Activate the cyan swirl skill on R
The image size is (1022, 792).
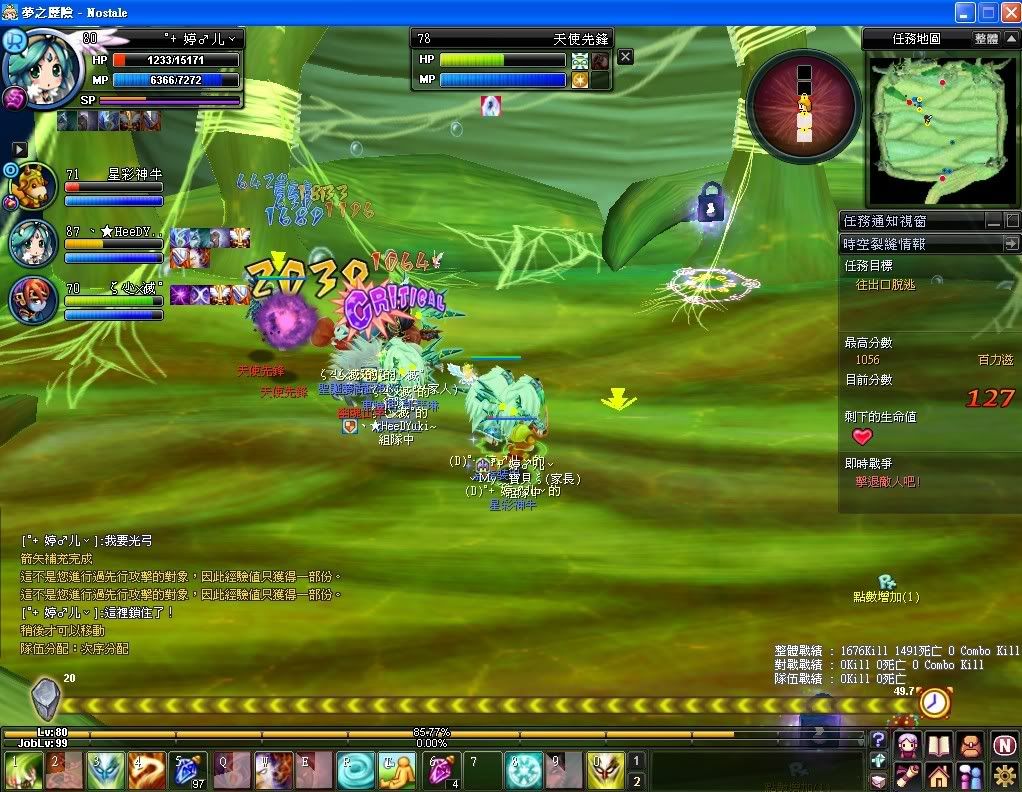[x=356, y=771]
